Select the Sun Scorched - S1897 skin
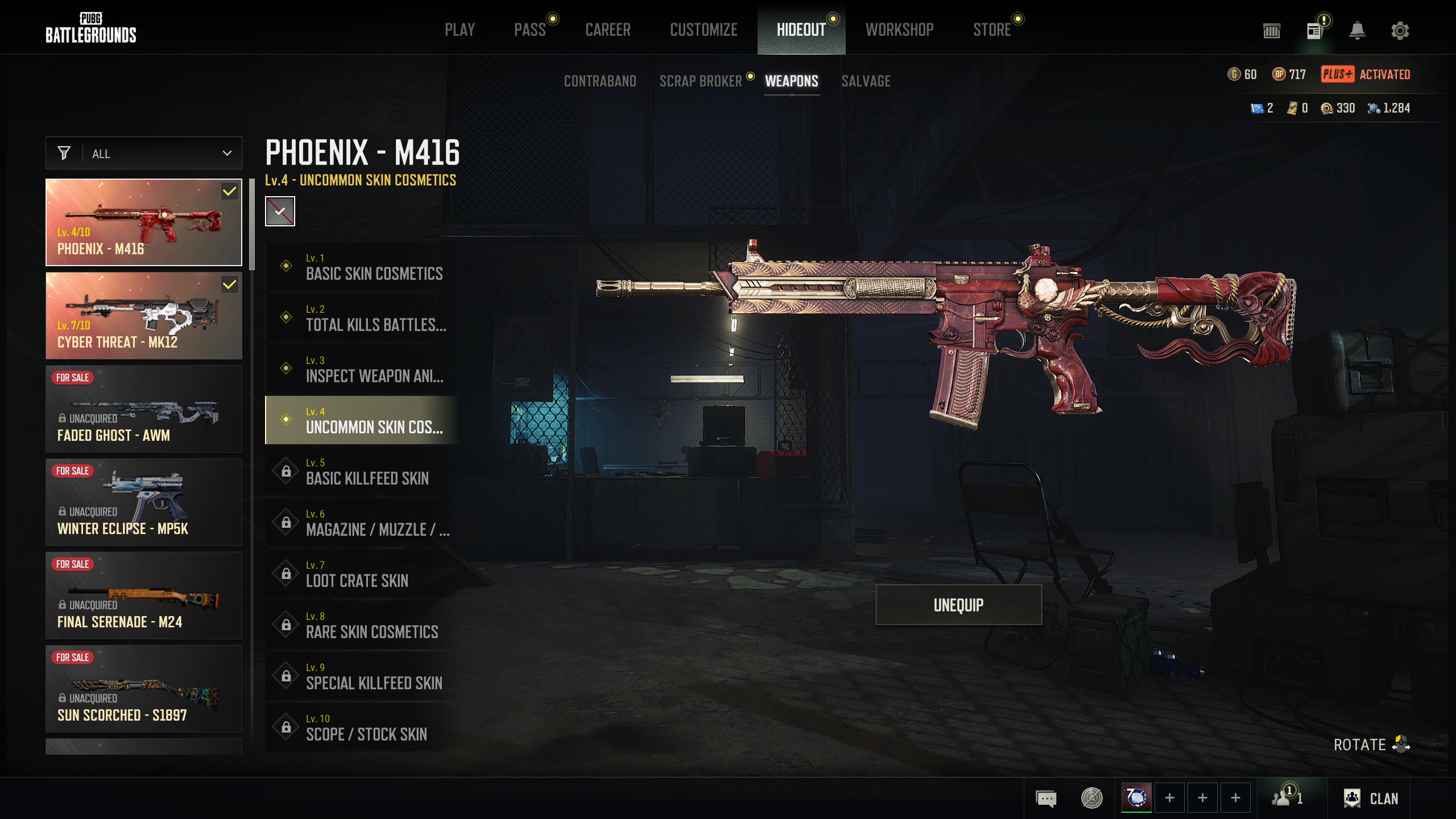The image size is (1456, 819). pyautogui.click(x=144, y=689)
